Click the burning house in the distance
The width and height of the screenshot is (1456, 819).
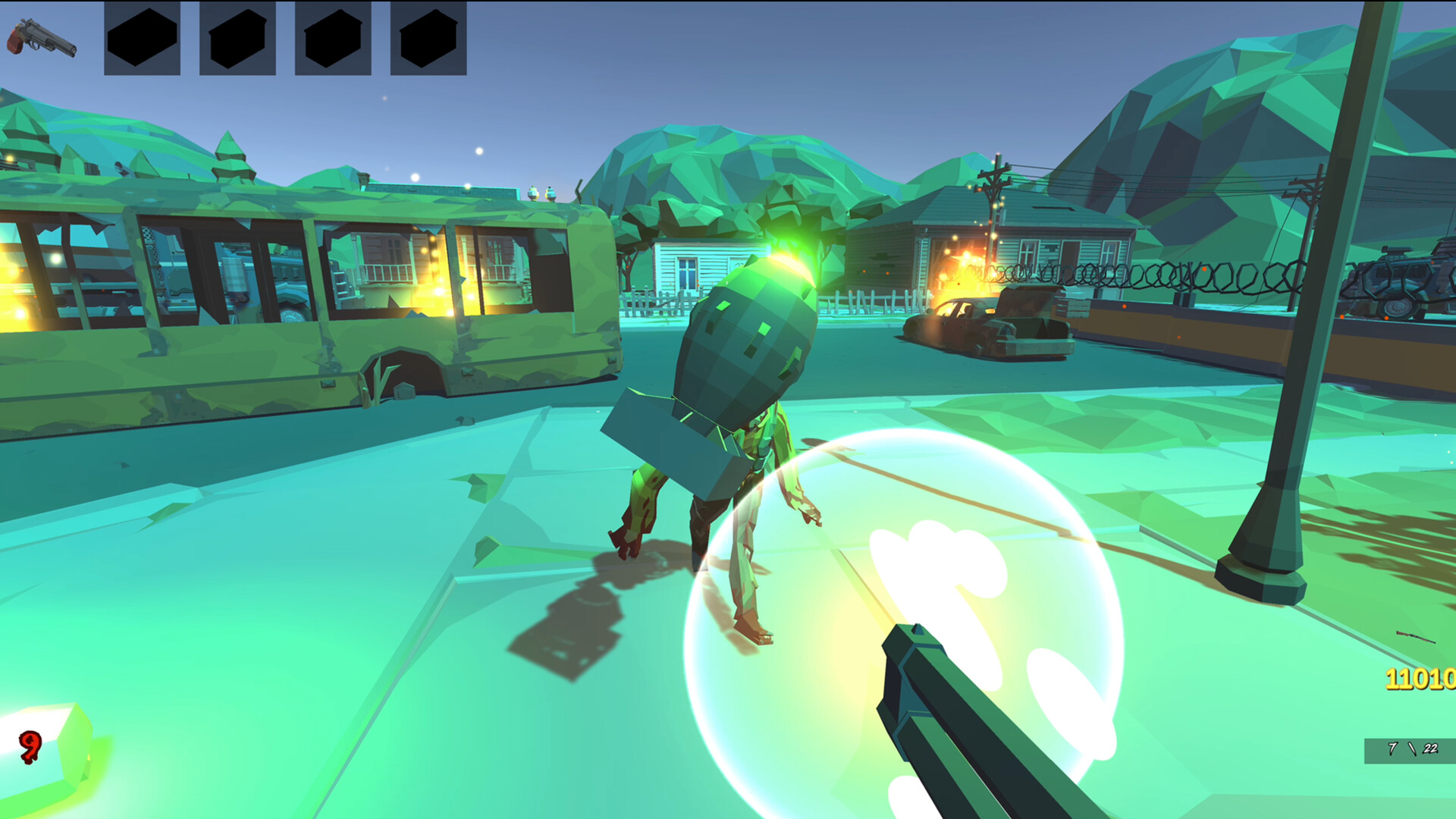tap(978, 250)
